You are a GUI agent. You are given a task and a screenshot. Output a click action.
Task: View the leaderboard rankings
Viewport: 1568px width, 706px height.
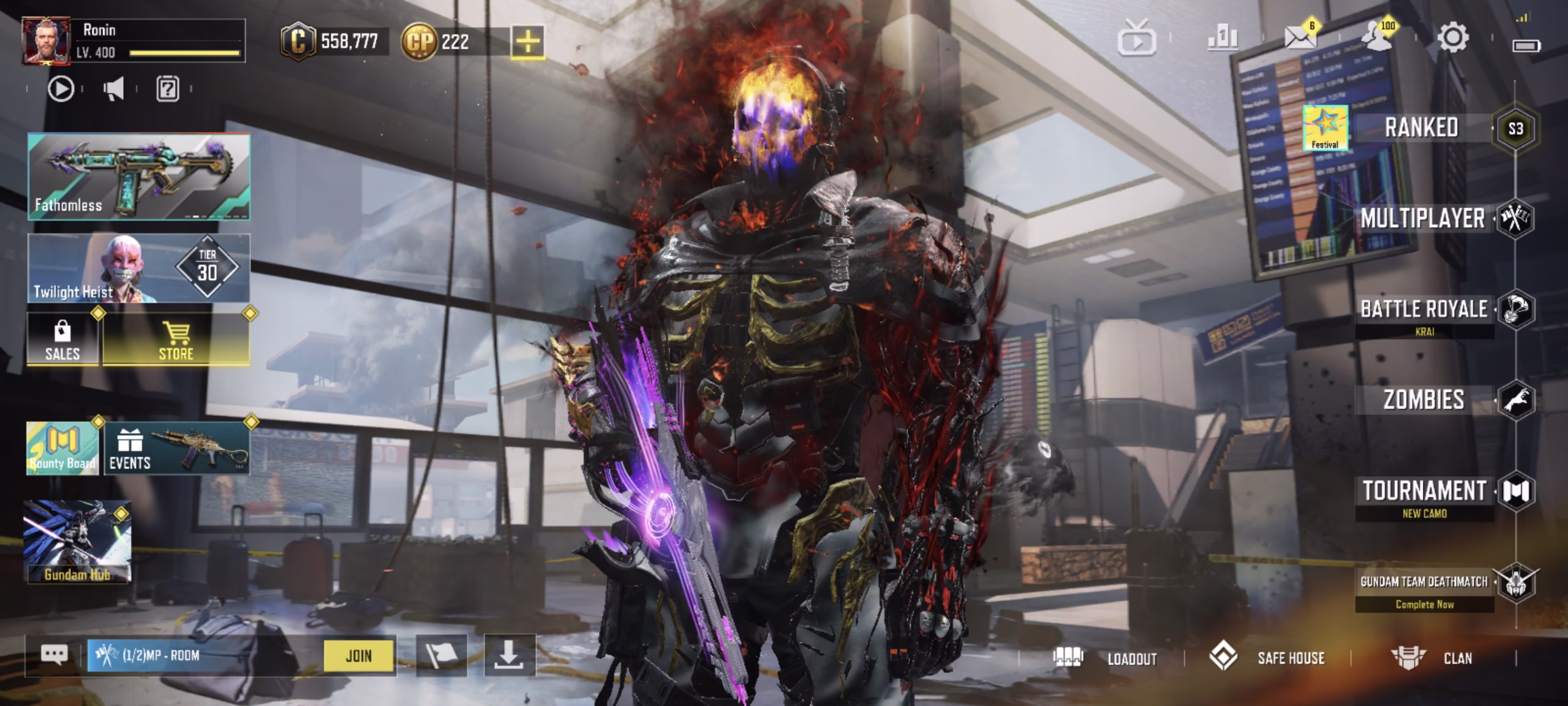click(x=1223, y=39)
